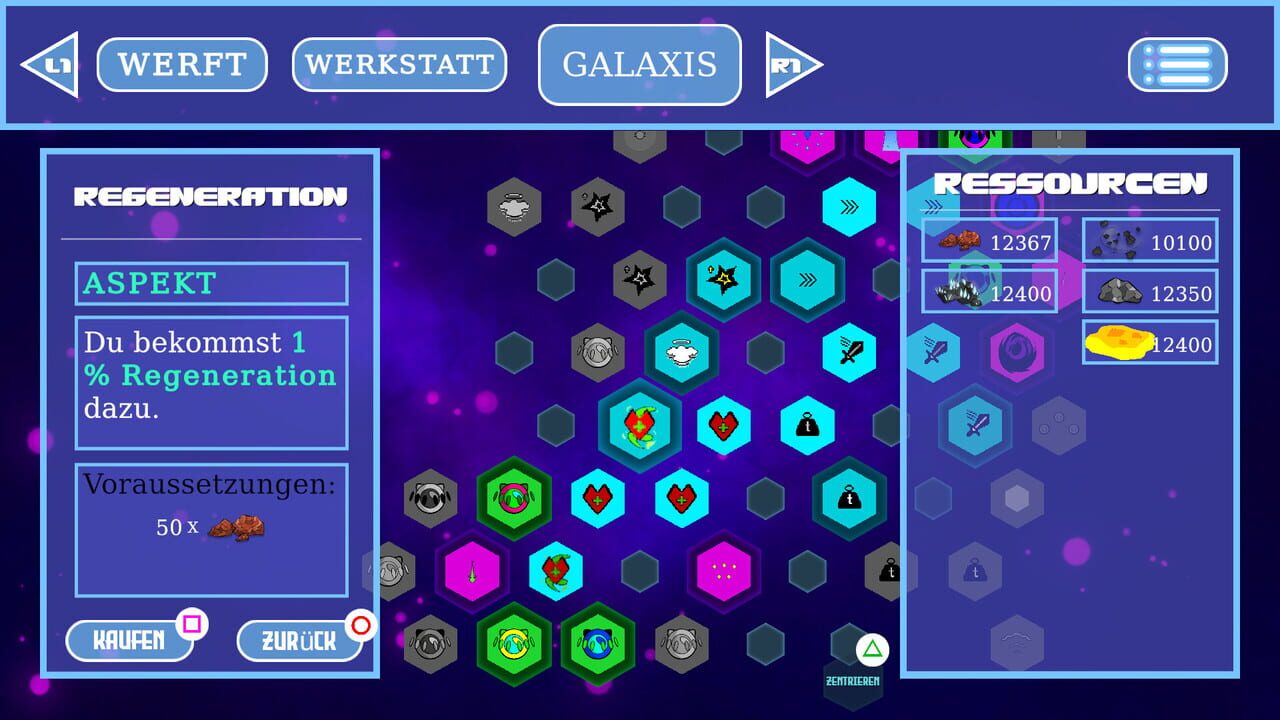Click the magenta six-dot hexagon node

[x=724, y=570]
